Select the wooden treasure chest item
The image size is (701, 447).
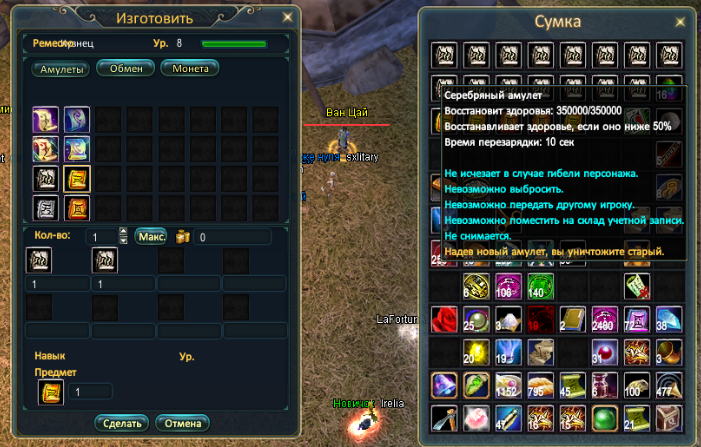tap(667, 417)
